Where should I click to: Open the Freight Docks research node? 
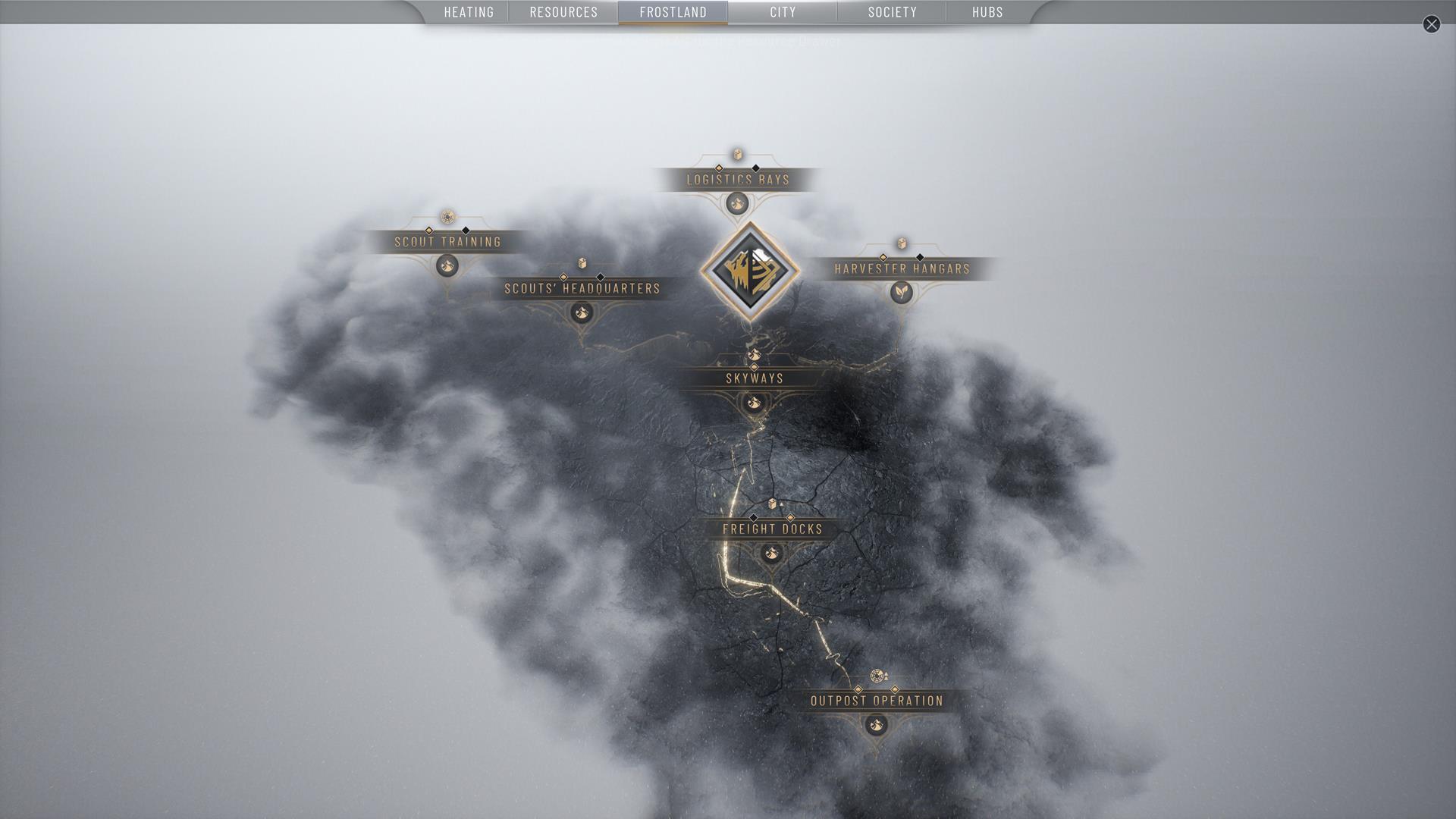click(x=772, y=529)
